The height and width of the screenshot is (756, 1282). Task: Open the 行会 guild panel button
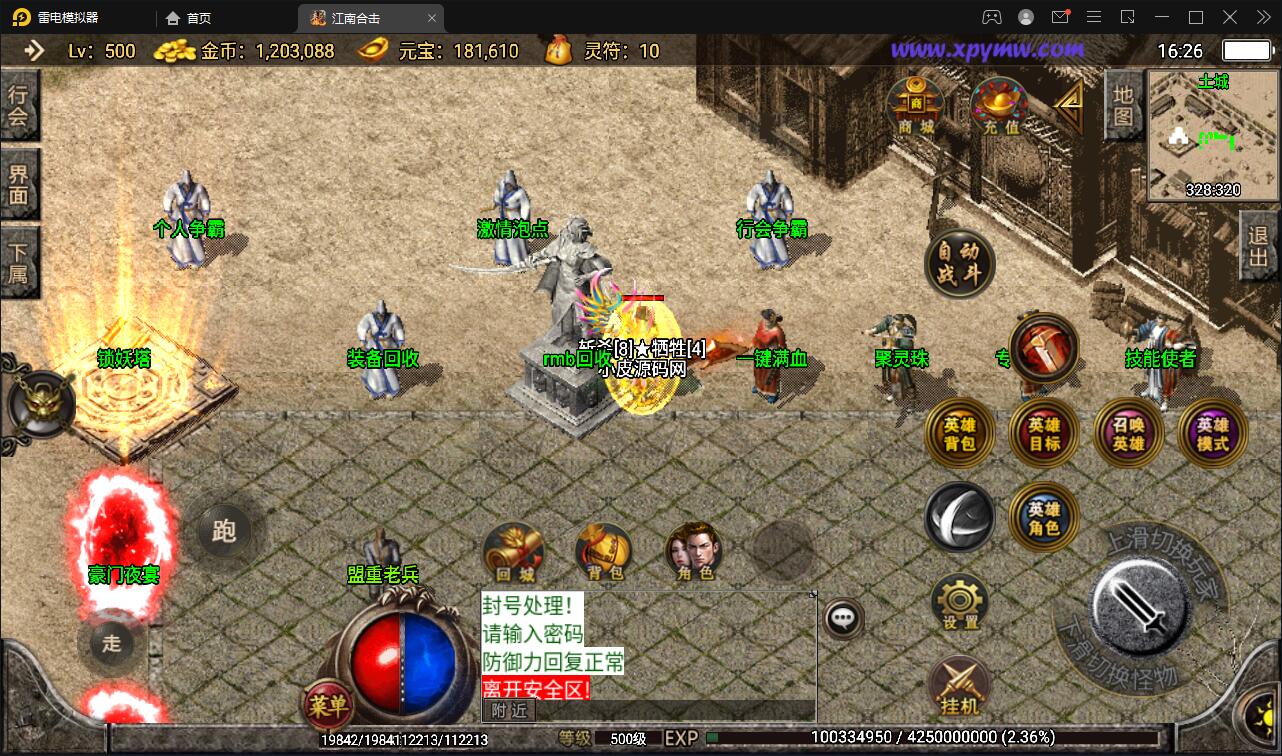[x=20, y=104]
